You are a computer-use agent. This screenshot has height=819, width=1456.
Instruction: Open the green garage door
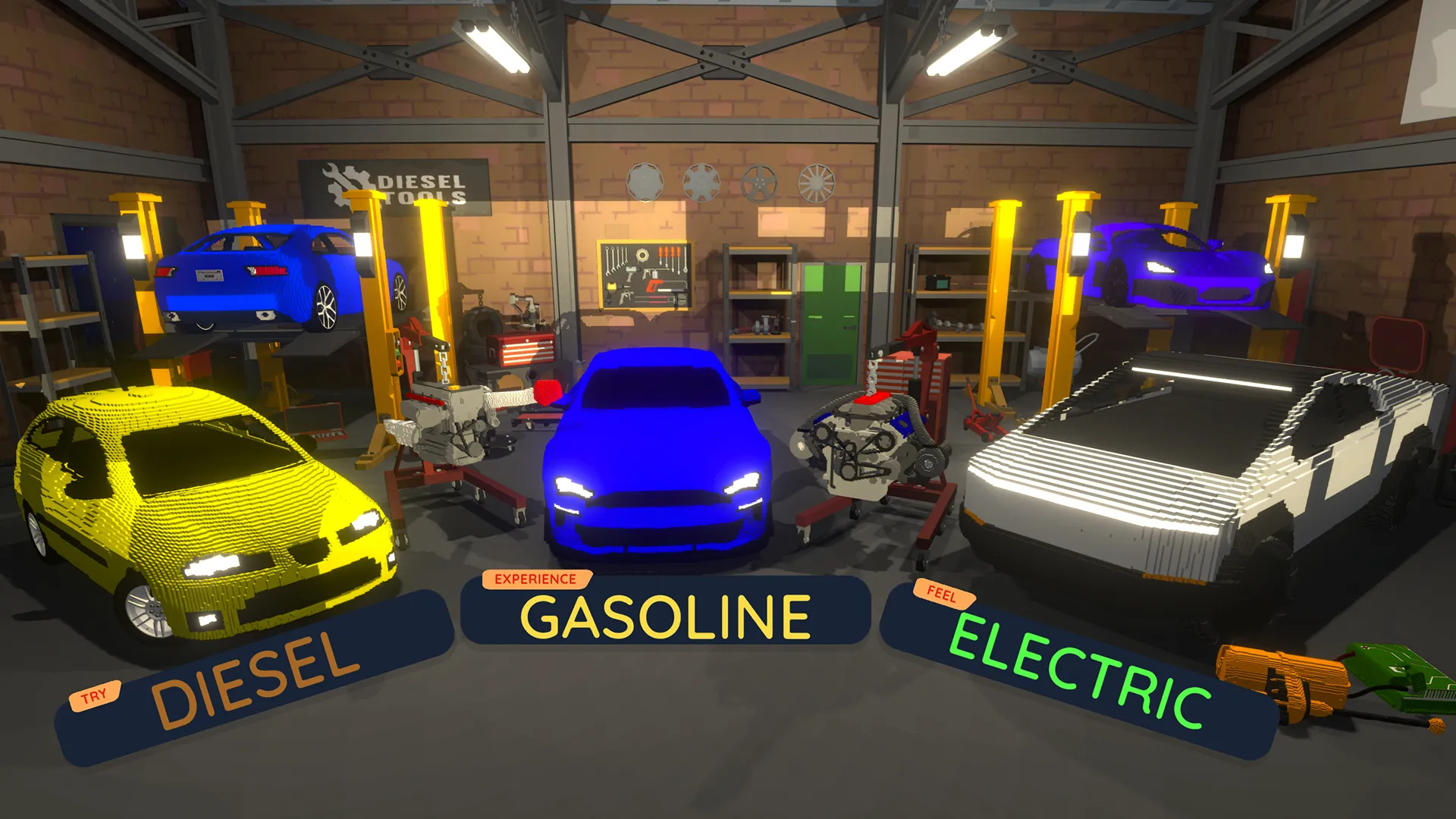coord(832,322)
